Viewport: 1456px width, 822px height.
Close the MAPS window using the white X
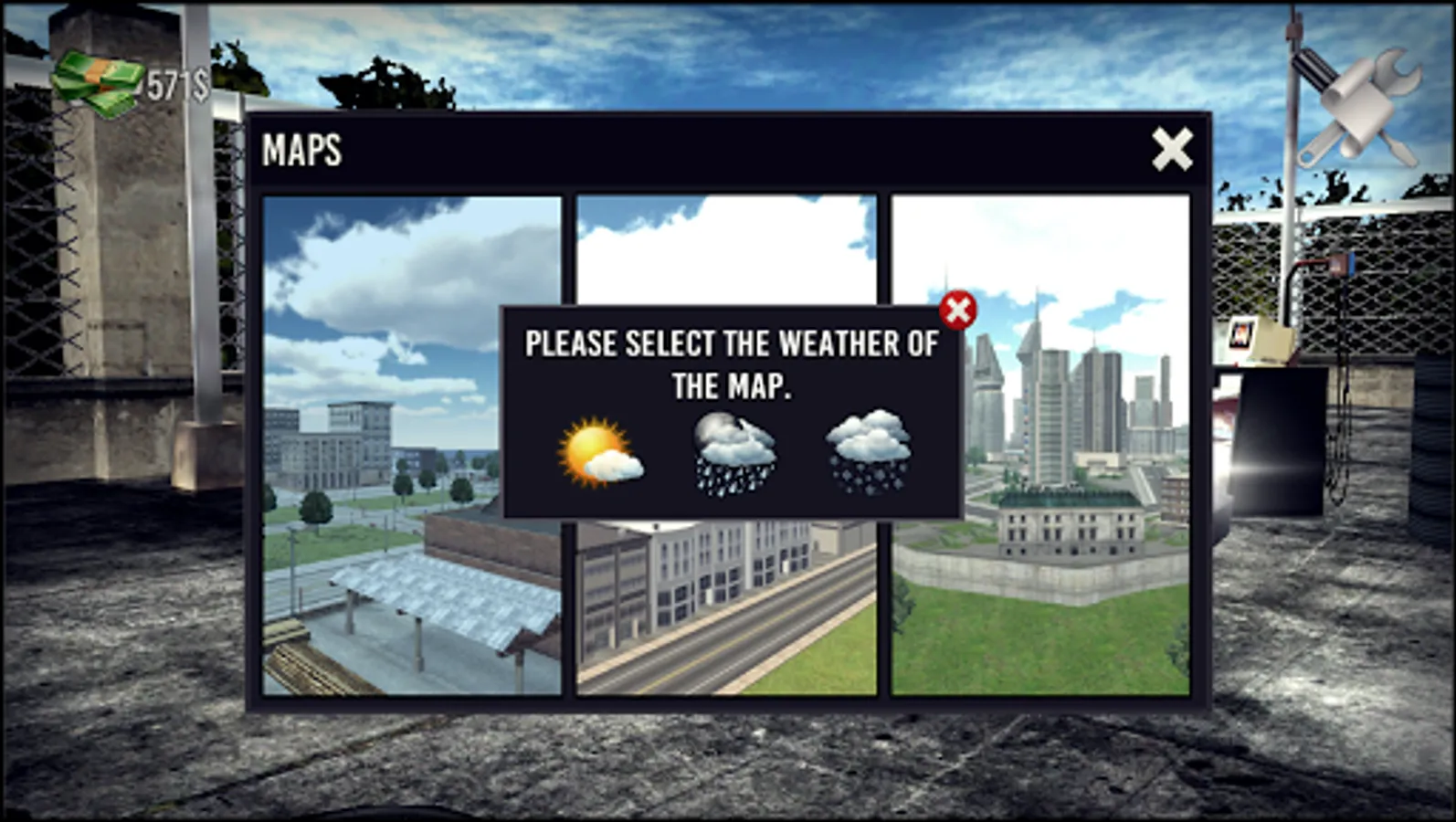pyautogui.click(x=1172, y=150)
